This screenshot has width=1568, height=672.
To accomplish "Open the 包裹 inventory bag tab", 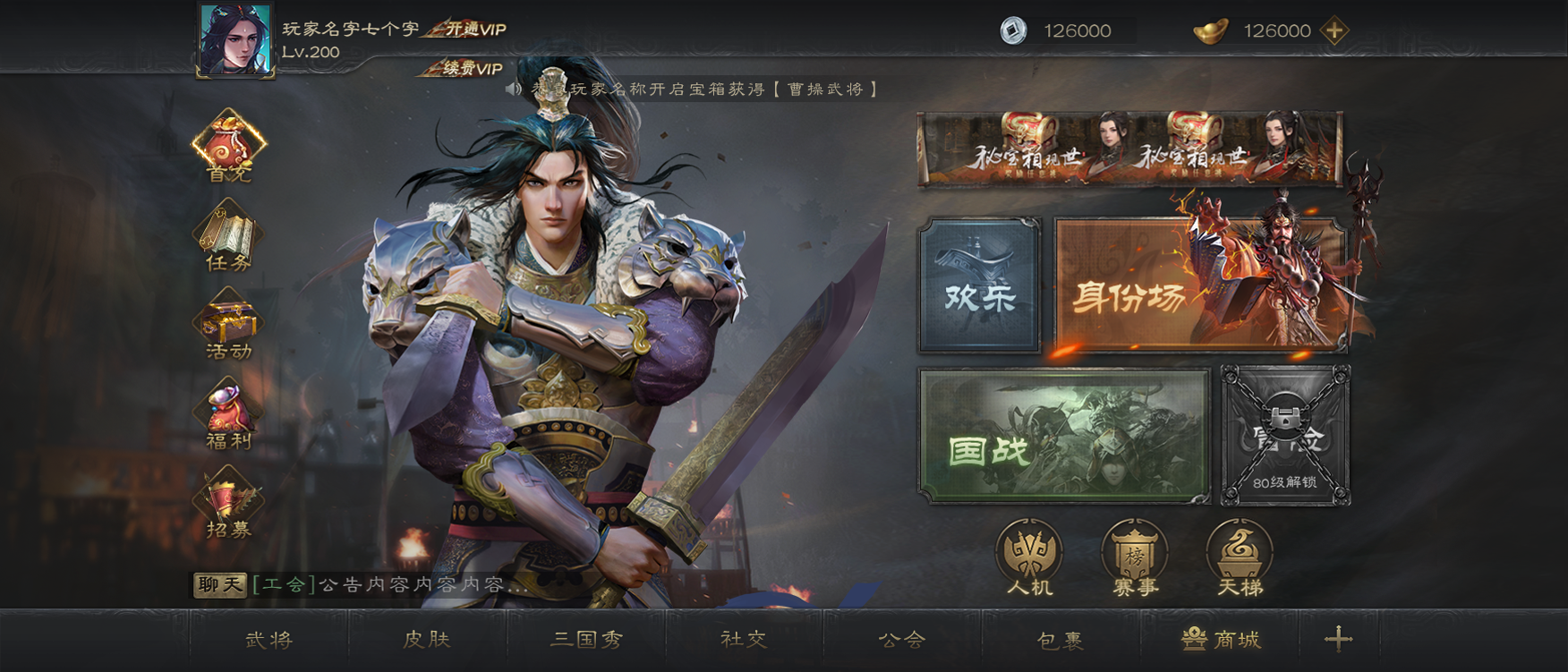I will (x=1061, y=640).
